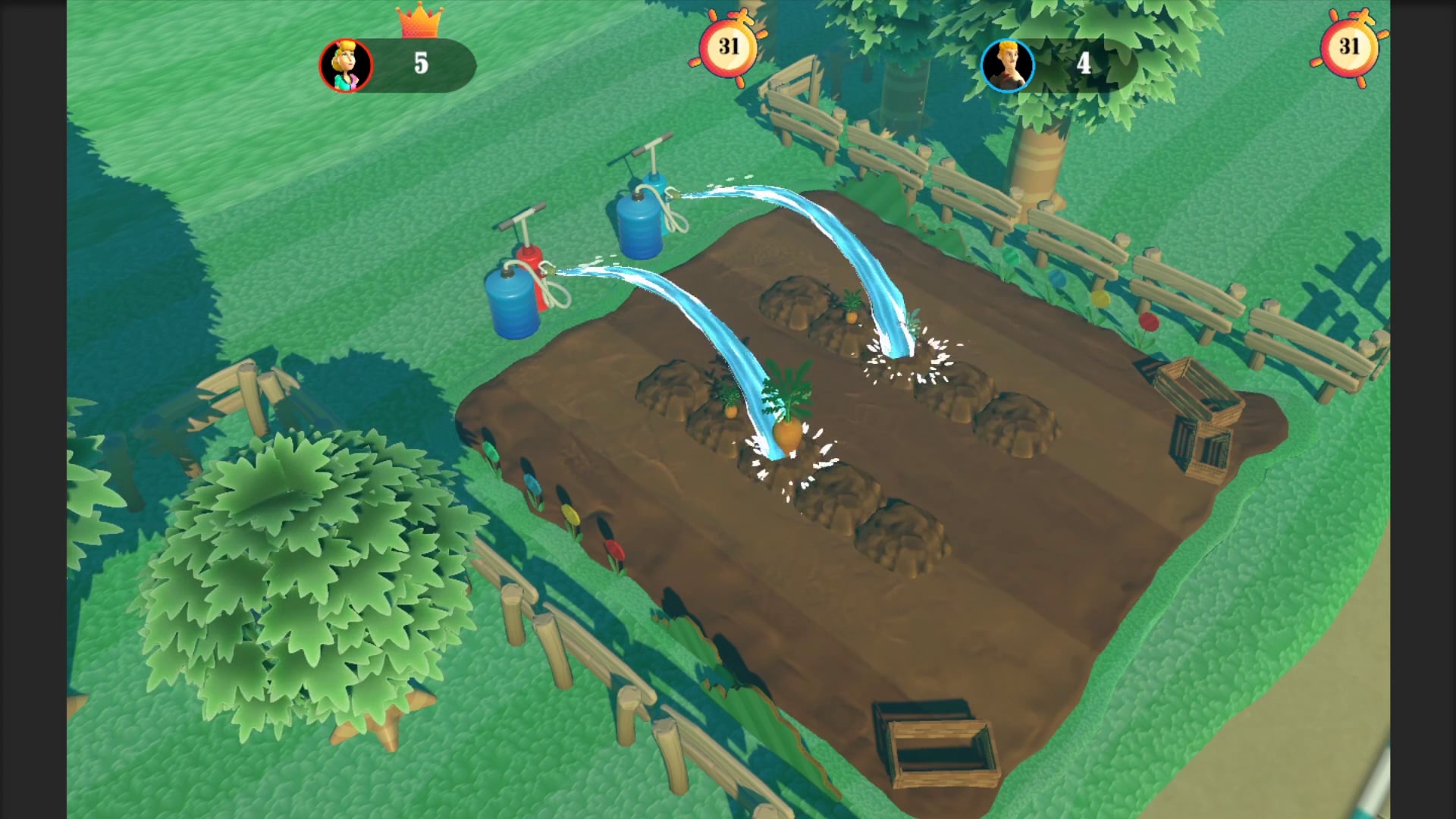Click the orange leader crown icon
This screenshot has height=819, width=1456.
419,21
